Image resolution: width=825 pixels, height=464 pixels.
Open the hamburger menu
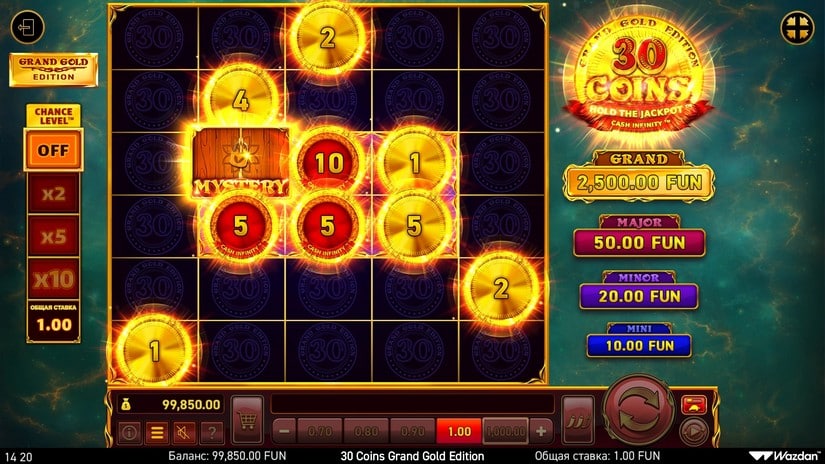156,432
